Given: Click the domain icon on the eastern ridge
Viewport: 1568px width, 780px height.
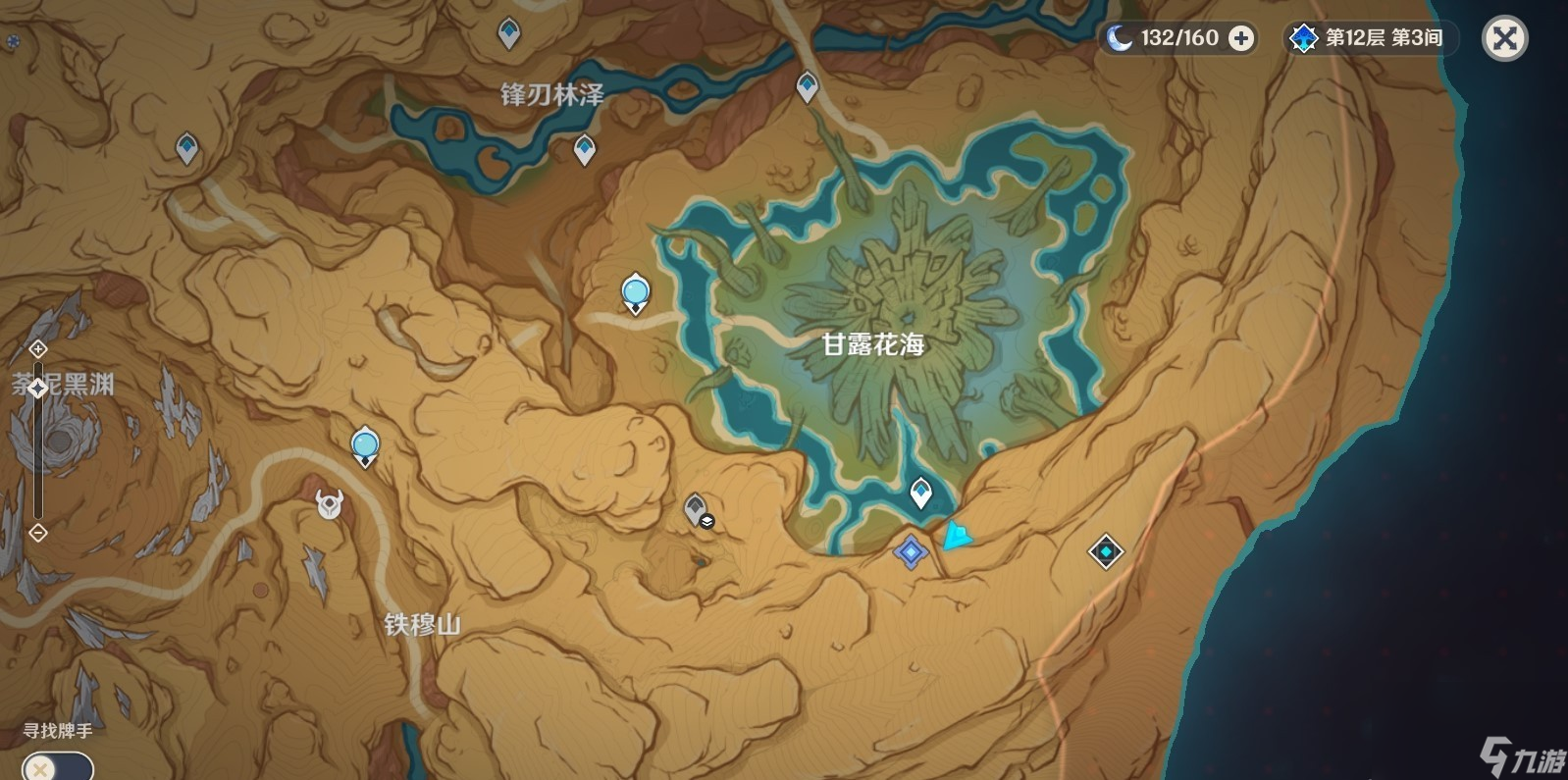Looking at the screenshot, I should pos(1104,552).
